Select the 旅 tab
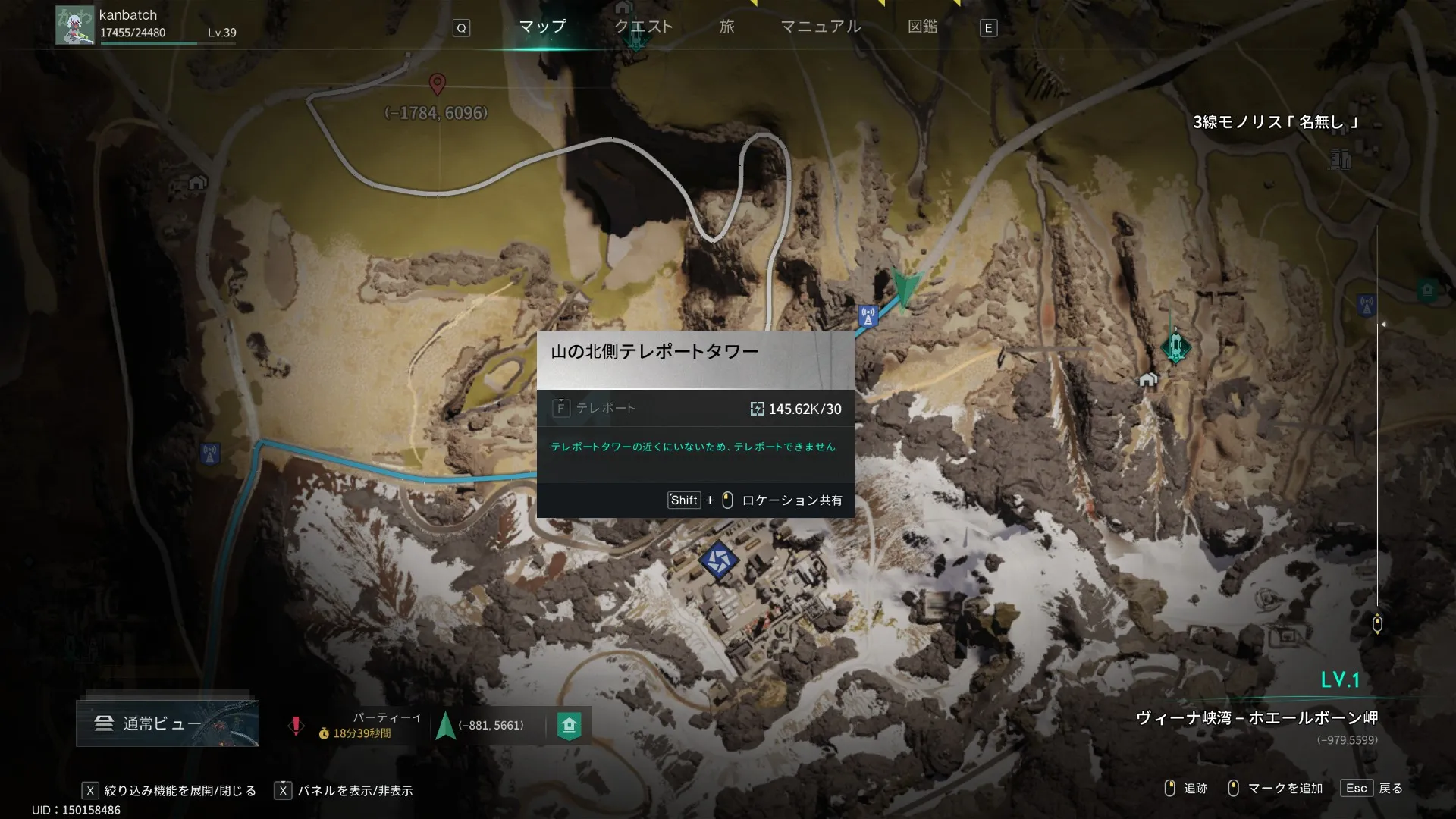This screenshot has width=1456, height=819. (726, 27)
